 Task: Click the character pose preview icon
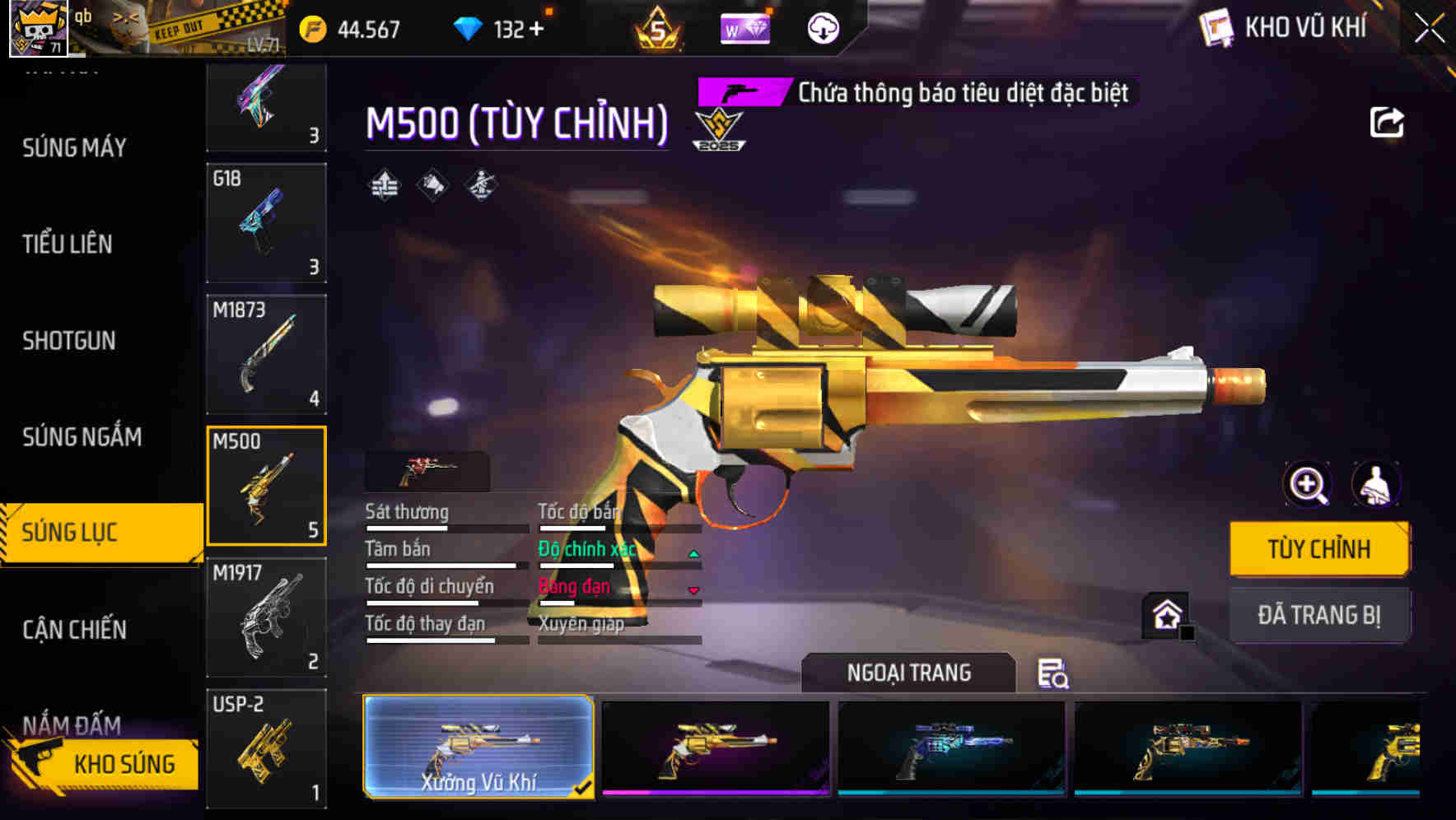point(1378,485)
